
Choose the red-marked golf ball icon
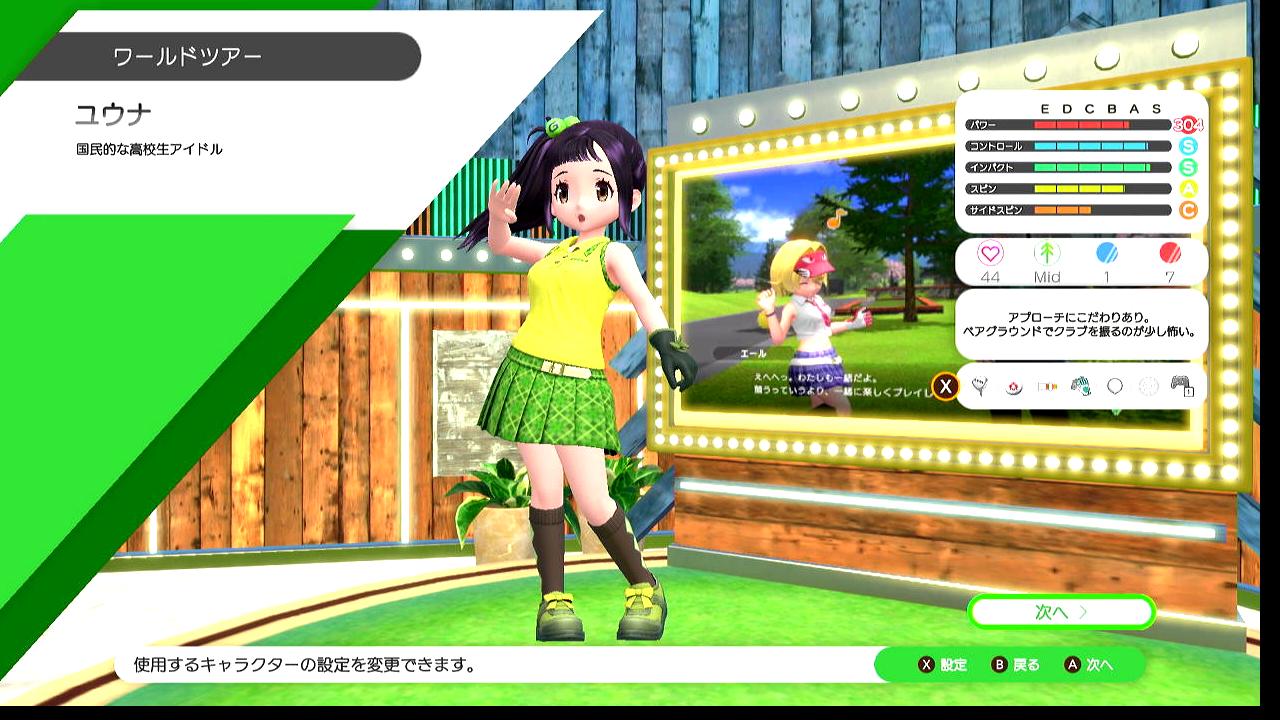(x=1013, y=386)
